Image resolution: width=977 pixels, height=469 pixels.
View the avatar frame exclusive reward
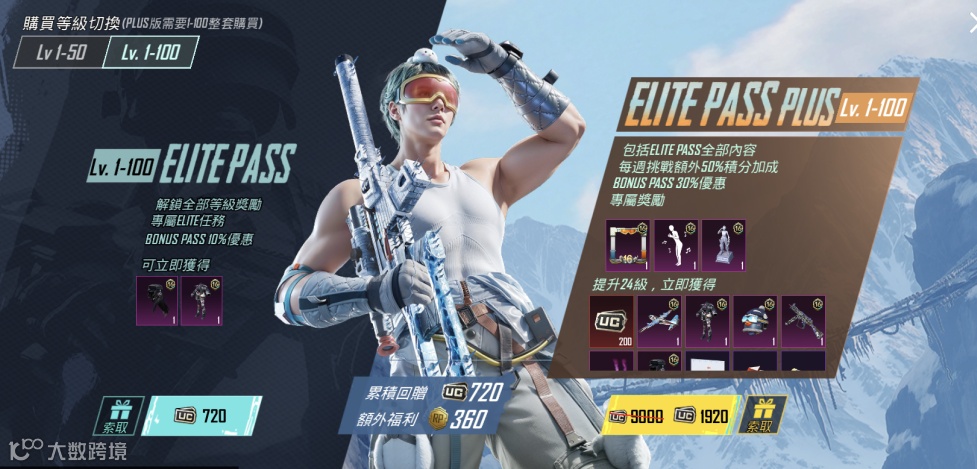coord(627,245)
